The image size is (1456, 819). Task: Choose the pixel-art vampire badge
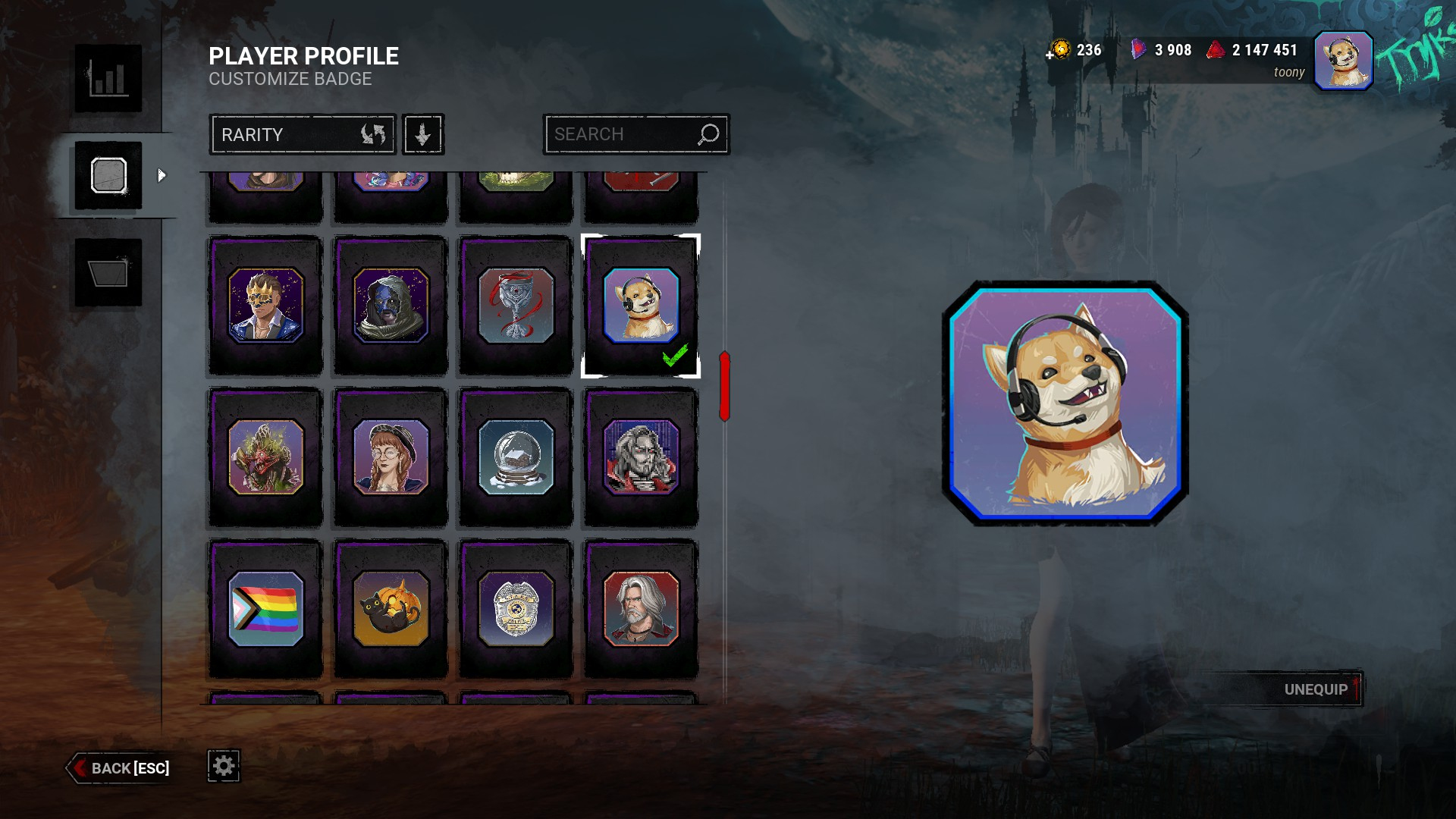pos(641,457)
